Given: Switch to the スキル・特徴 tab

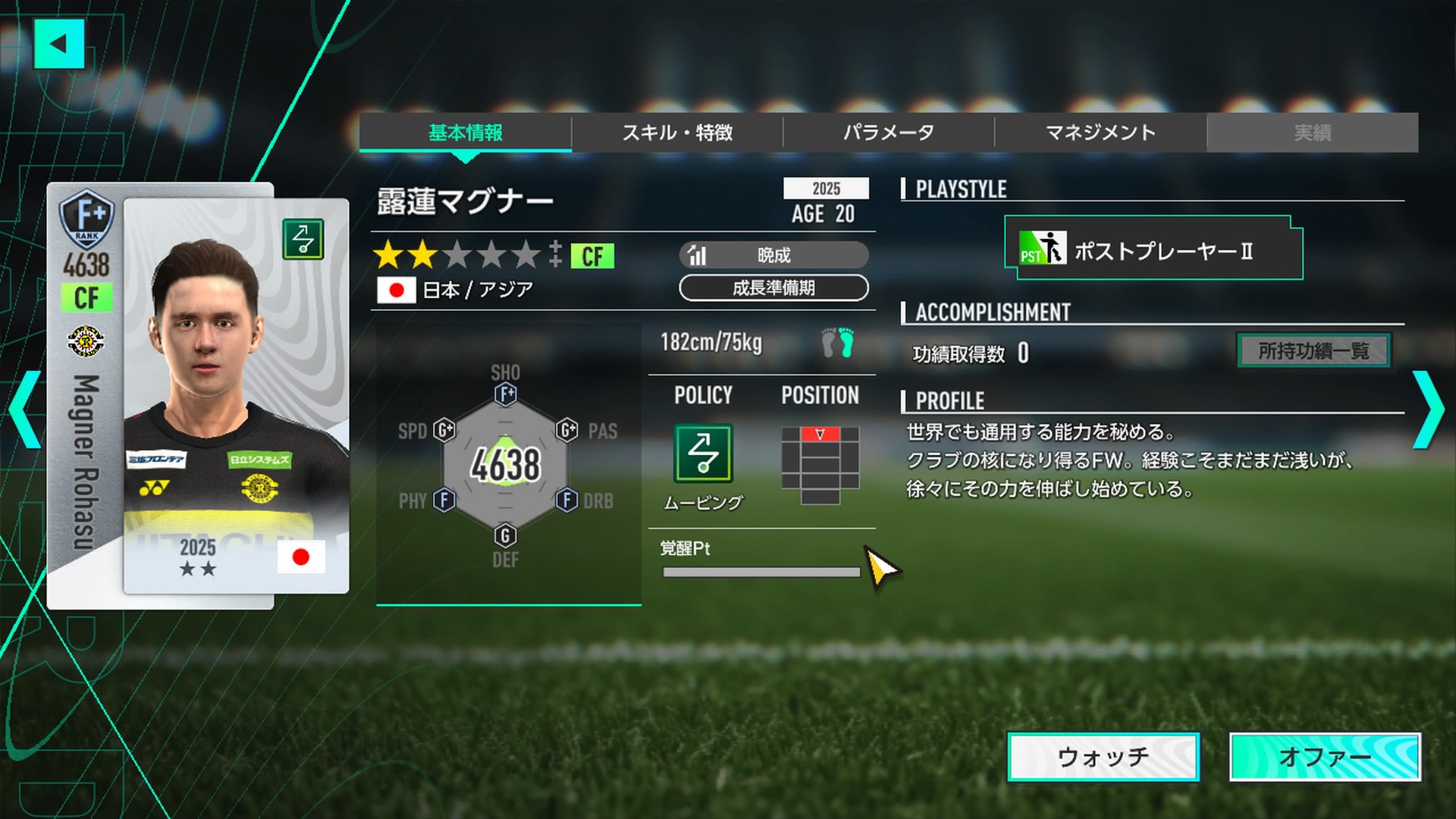Looking at the screenshot, I should point(676,133).
